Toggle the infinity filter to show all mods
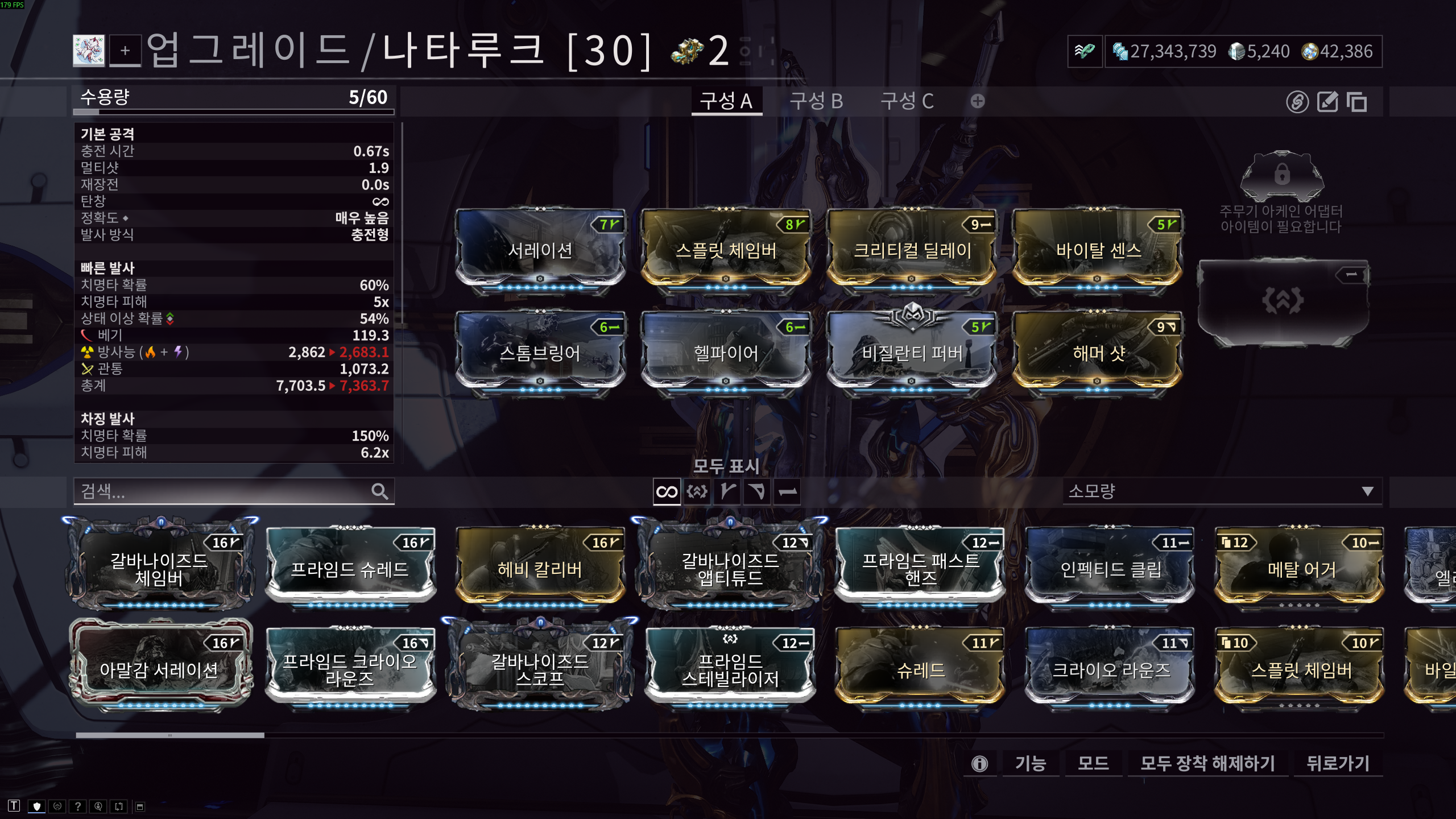Screen dimensions: 1456x819 (667, 491)
